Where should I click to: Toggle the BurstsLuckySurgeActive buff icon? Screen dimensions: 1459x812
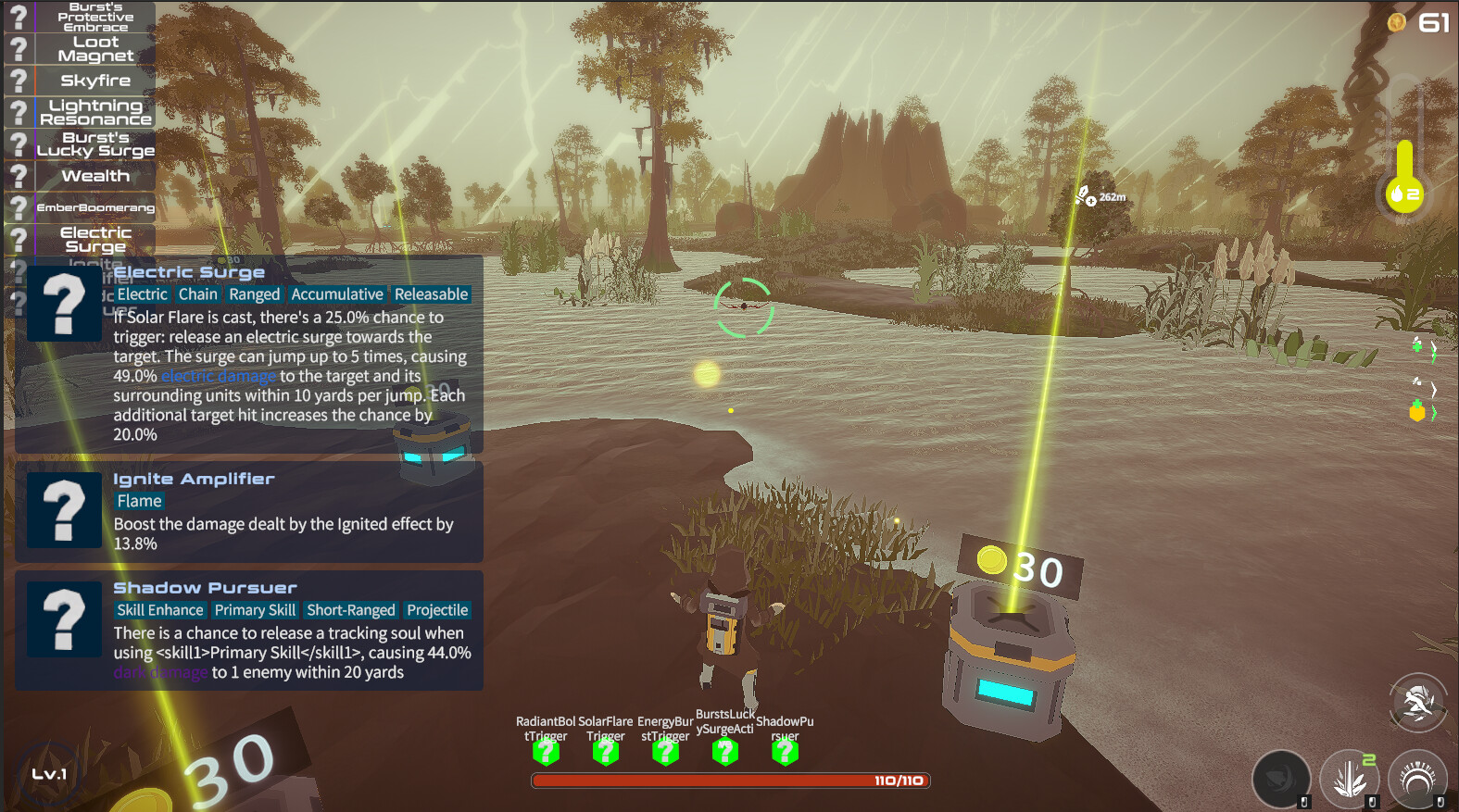pyautogui.click(x=725, y=752)
